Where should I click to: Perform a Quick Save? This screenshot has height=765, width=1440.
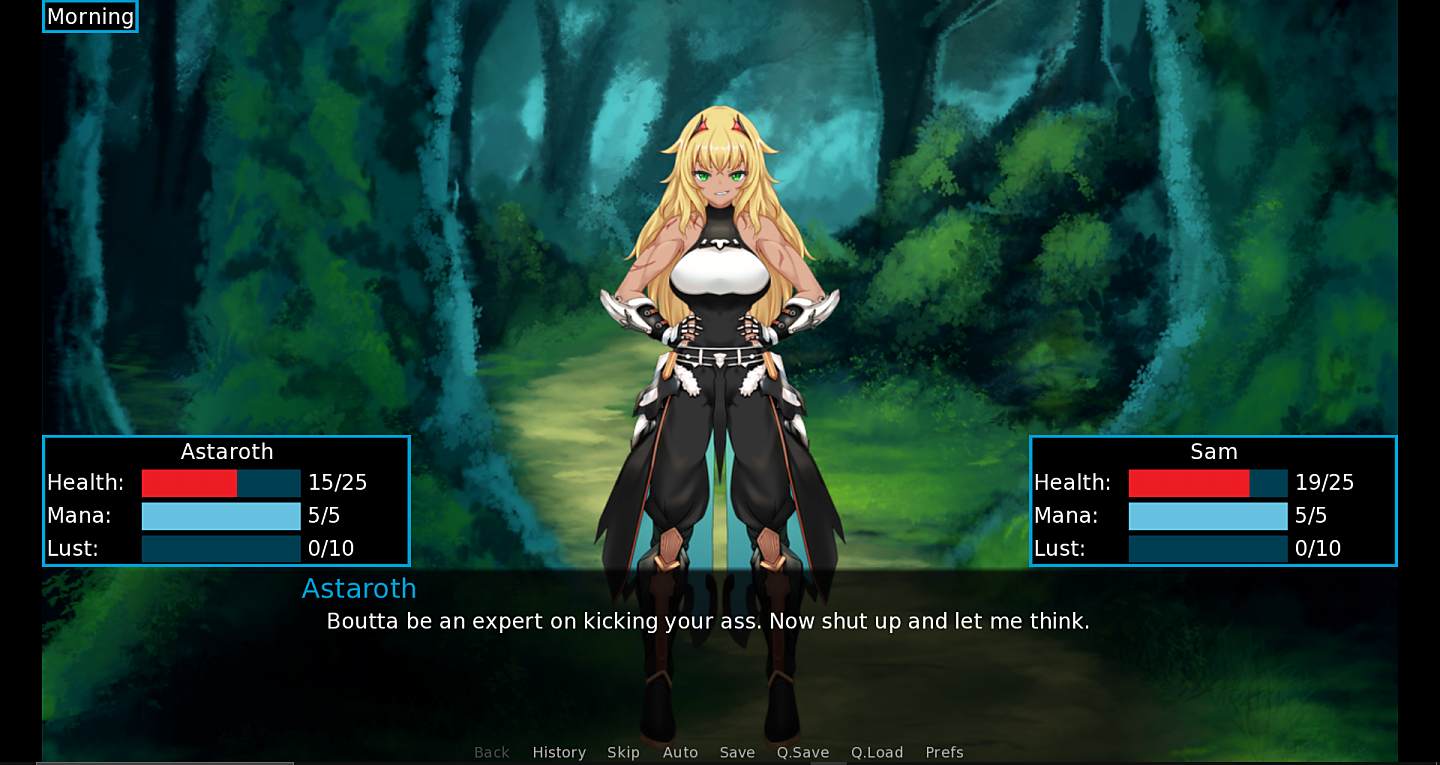pos(802,752)
